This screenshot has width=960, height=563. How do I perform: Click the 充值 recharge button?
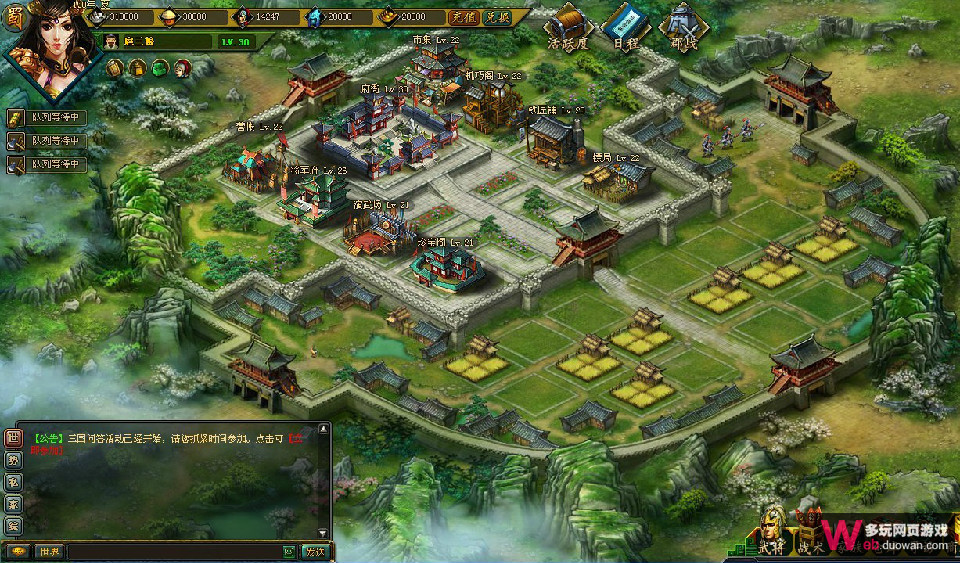coord(462,17)
